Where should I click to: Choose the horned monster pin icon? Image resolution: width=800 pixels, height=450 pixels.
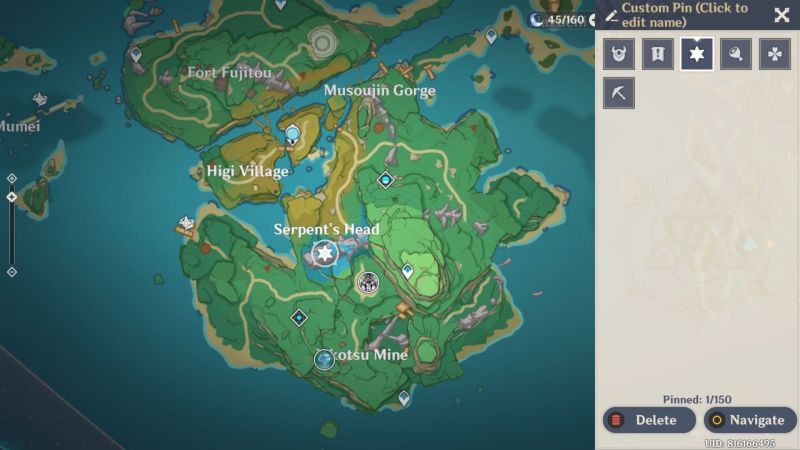(619, 54)
